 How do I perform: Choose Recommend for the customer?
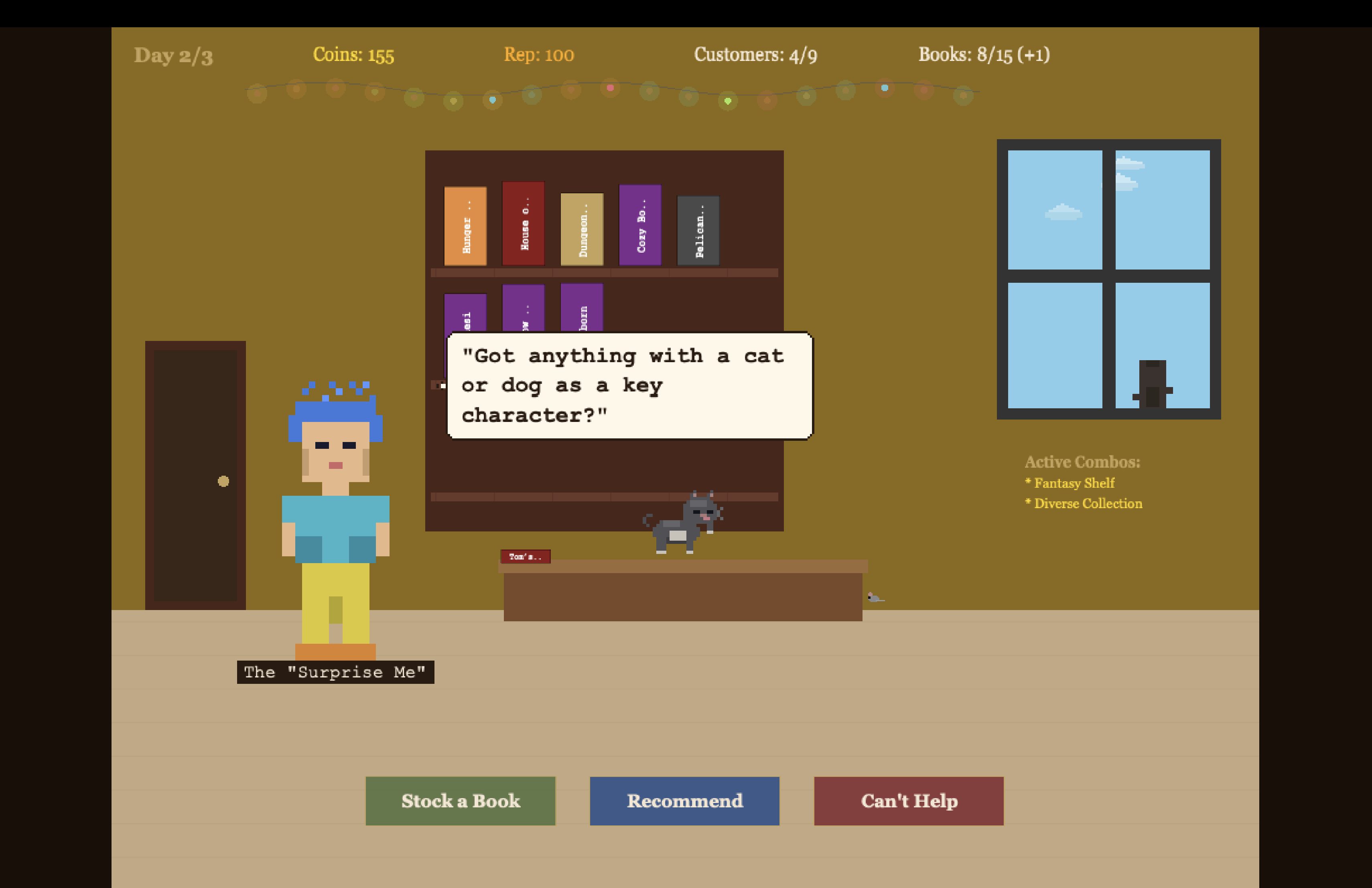coord(684,801)
